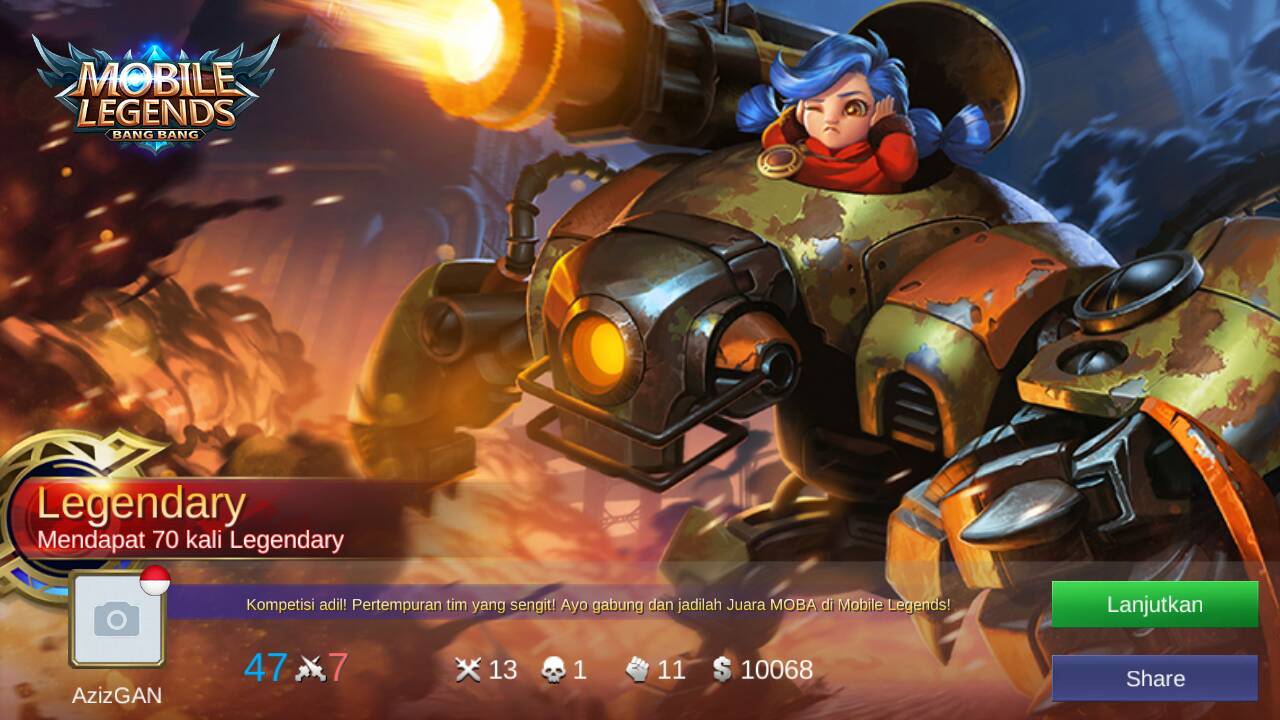
Task: Share the Legendary result
Action: (x=1154, y=678)
